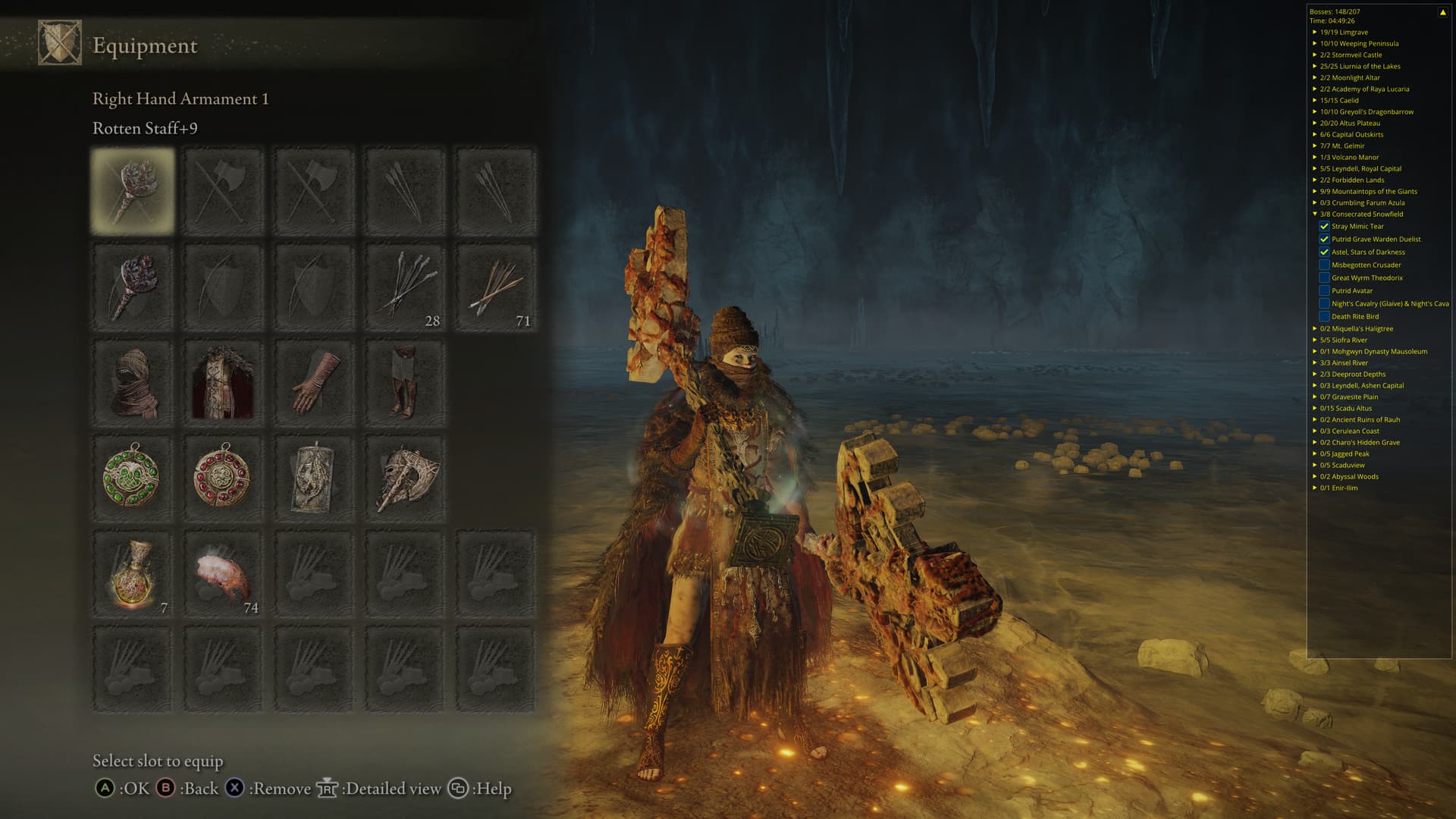Collapse the Consecrated Snowfield boss list
This screenshot has height=819, width=1456.
coord(1315,214)
